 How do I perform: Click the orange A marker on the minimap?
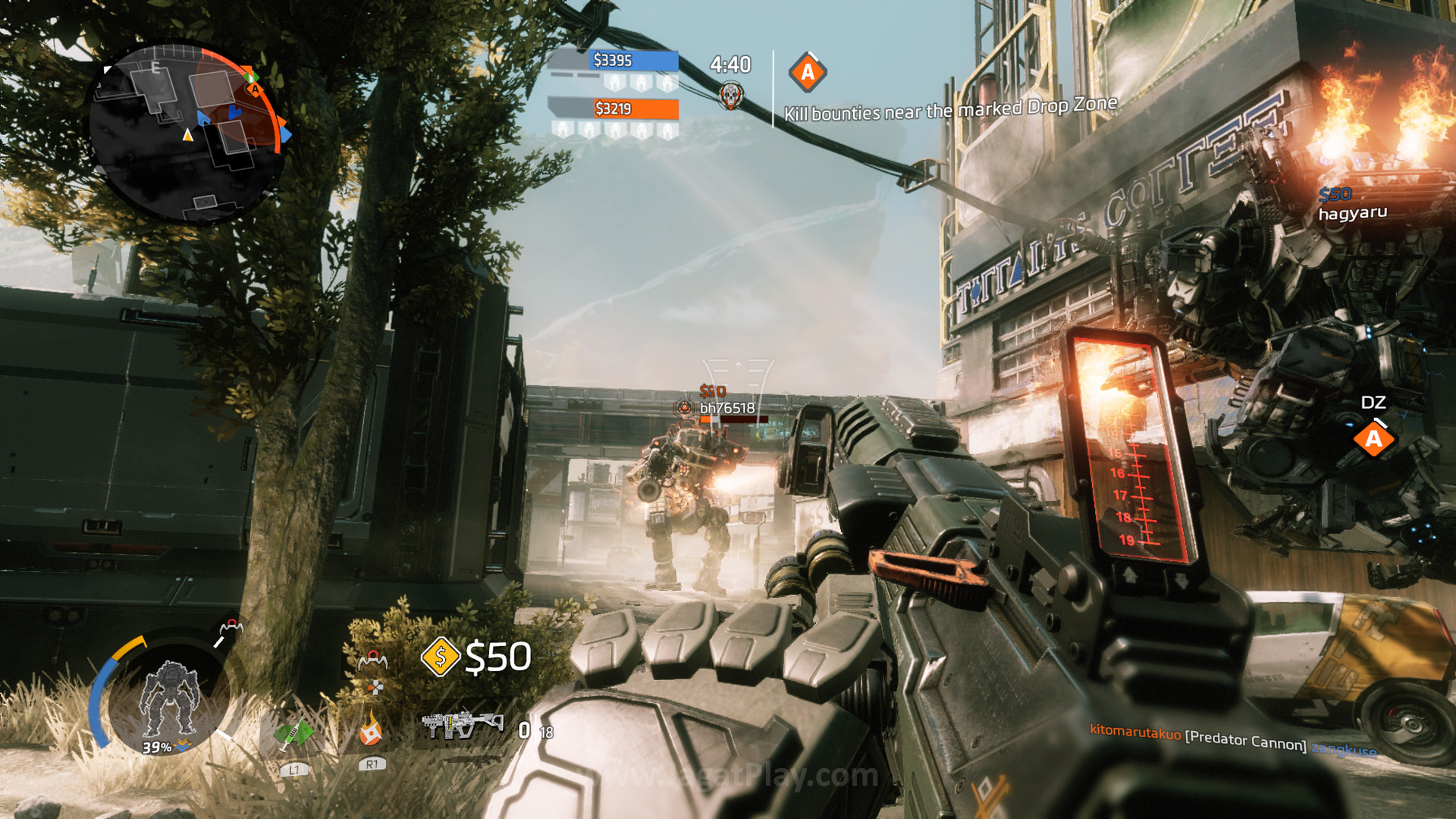(256, 90)
